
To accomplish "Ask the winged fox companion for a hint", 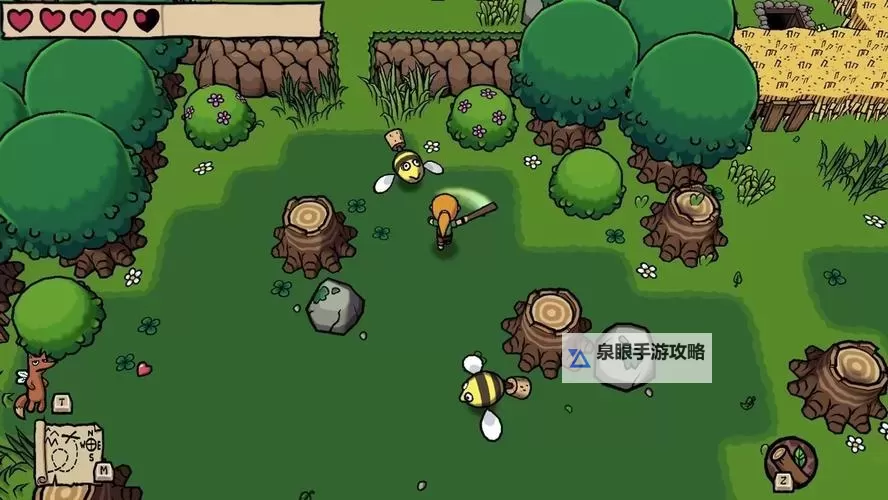I will click(x=37, y=380).
